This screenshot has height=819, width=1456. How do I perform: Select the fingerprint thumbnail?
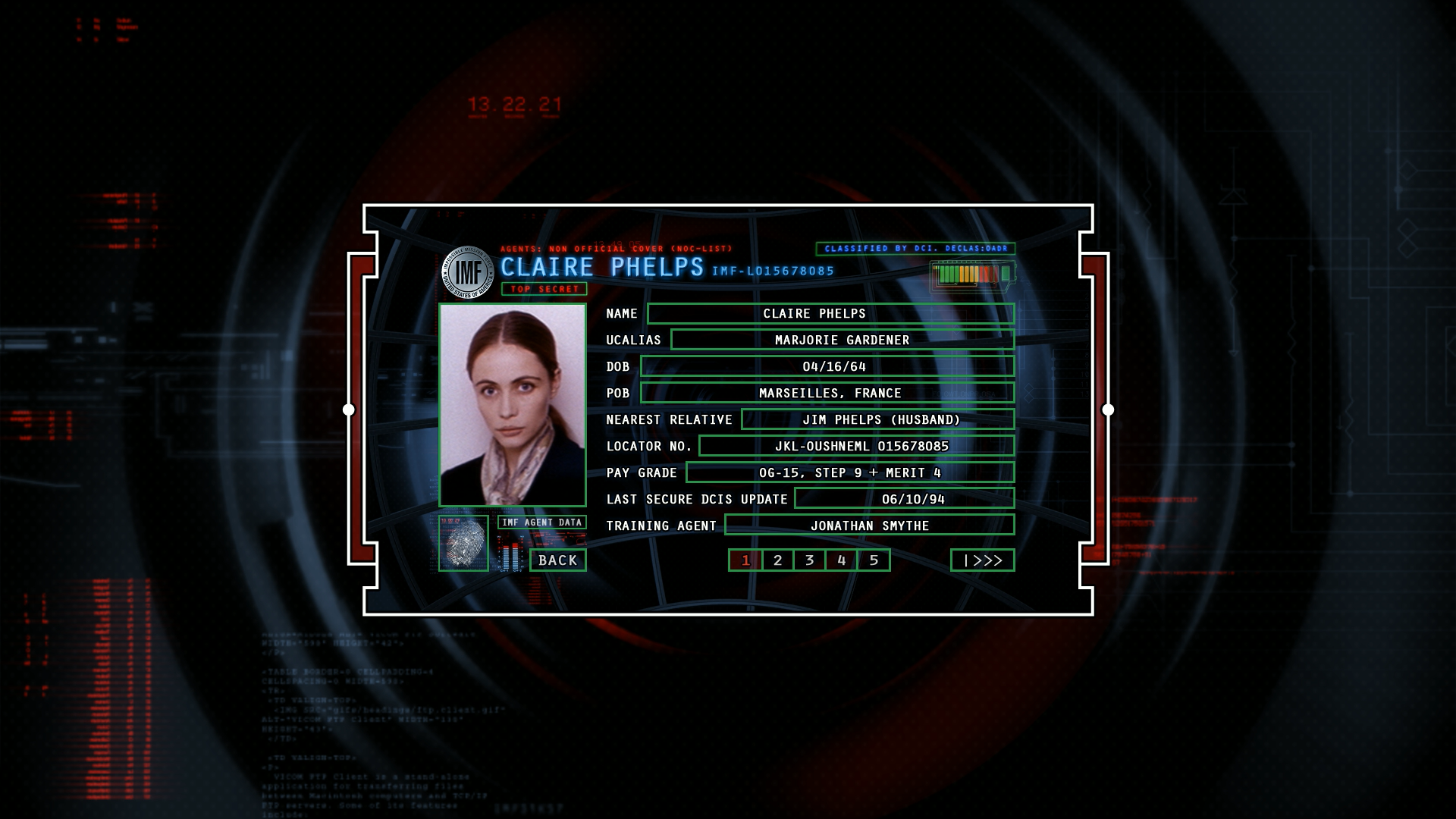tap(463, 543)
